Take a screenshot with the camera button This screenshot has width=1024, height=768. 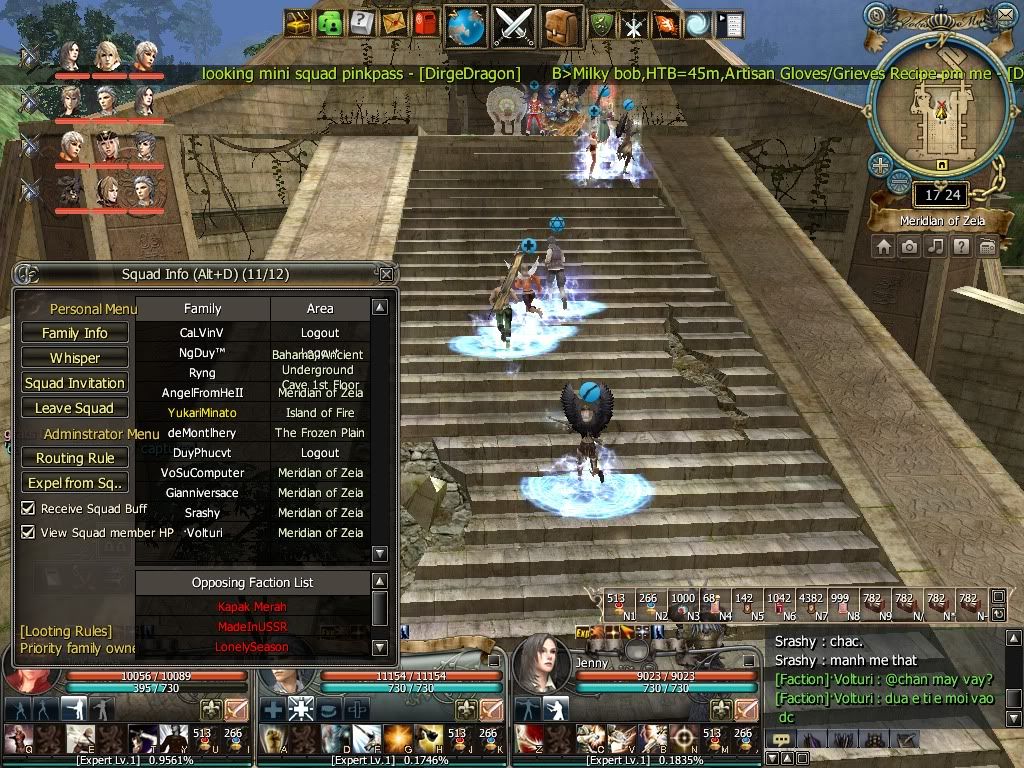pos(909,246)
